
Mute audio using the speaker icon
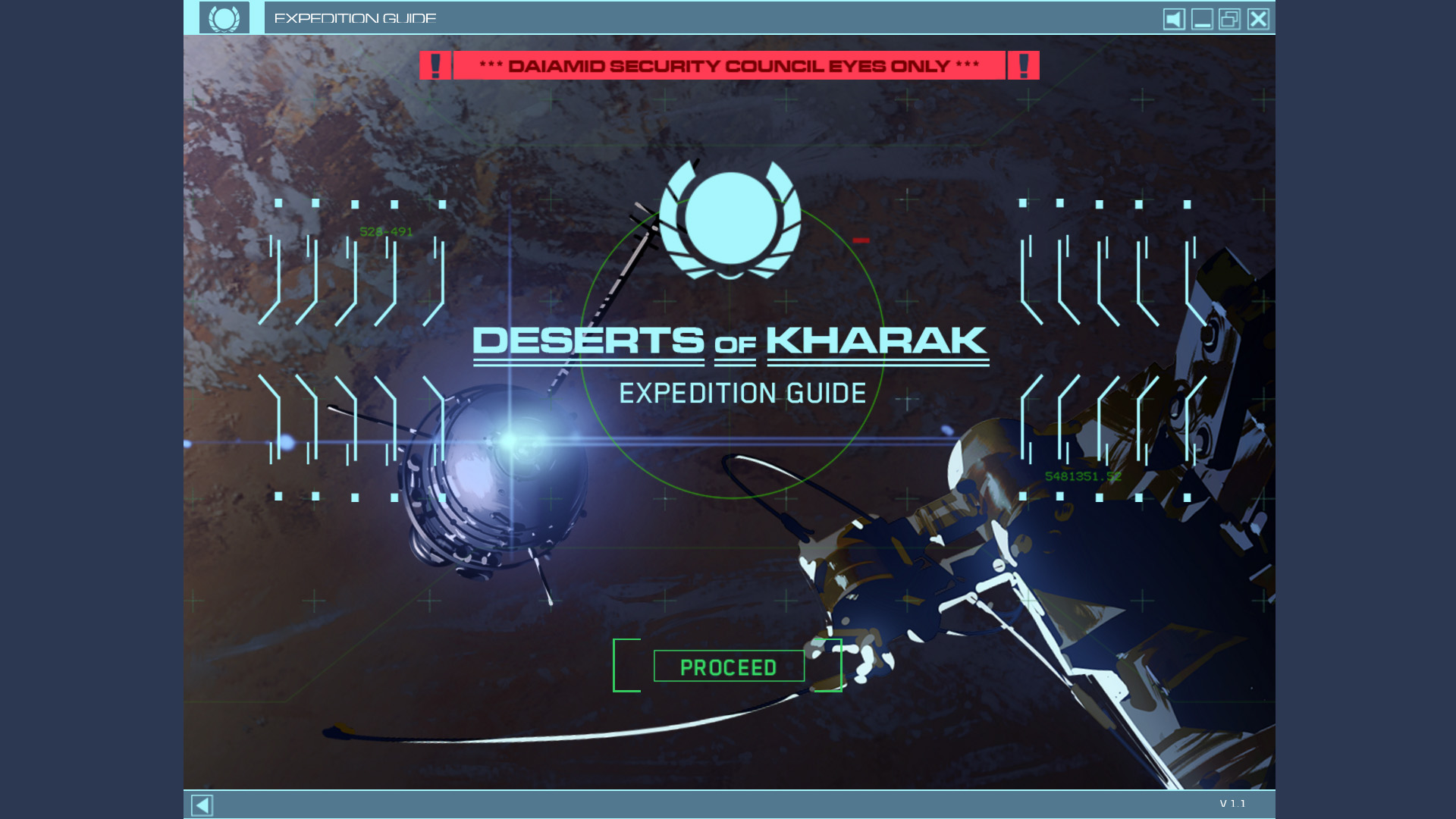pyautogui.click(x=1173, y=18)
